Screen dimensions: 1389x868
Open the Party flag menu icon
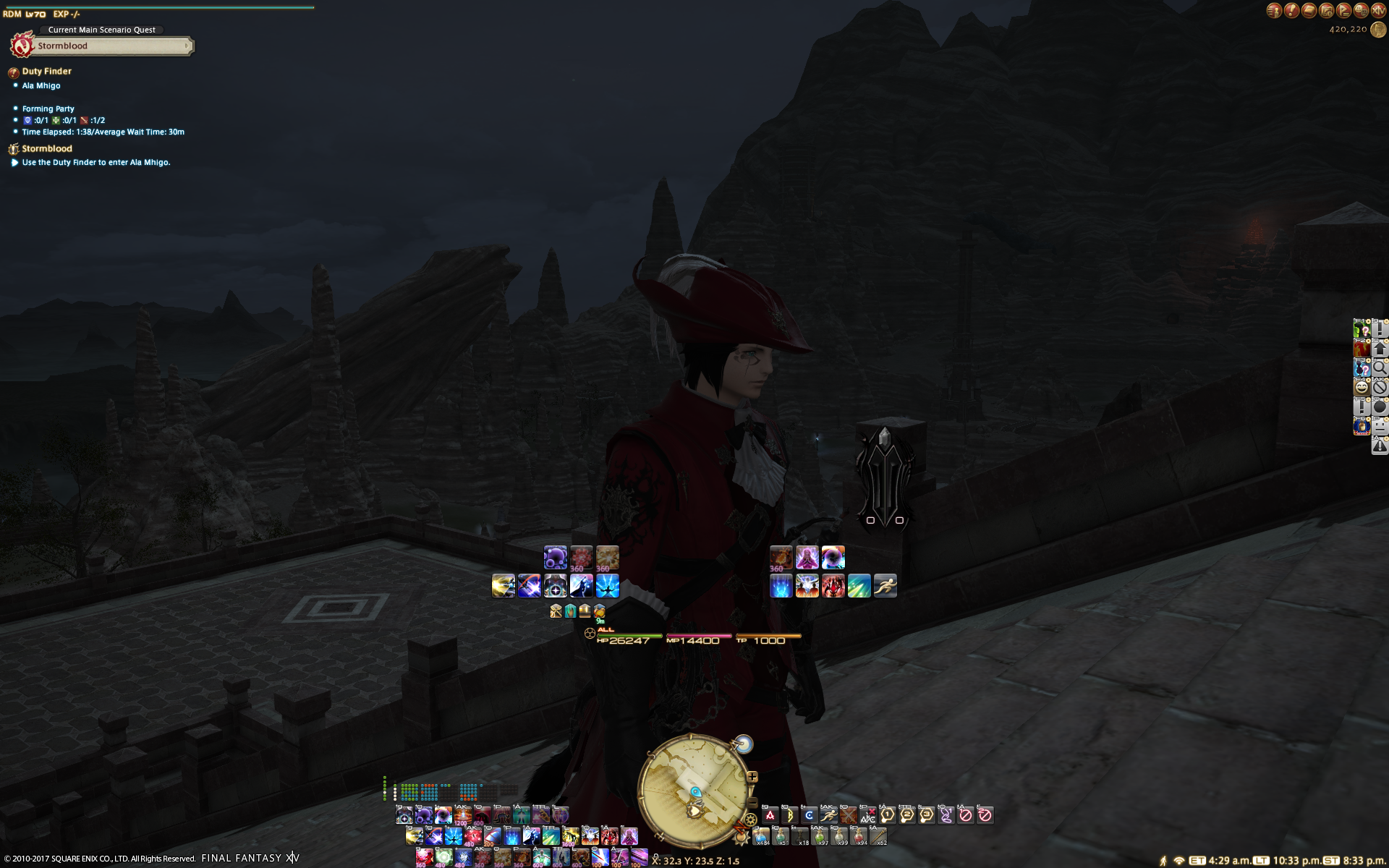click(x=1343, y=10)
